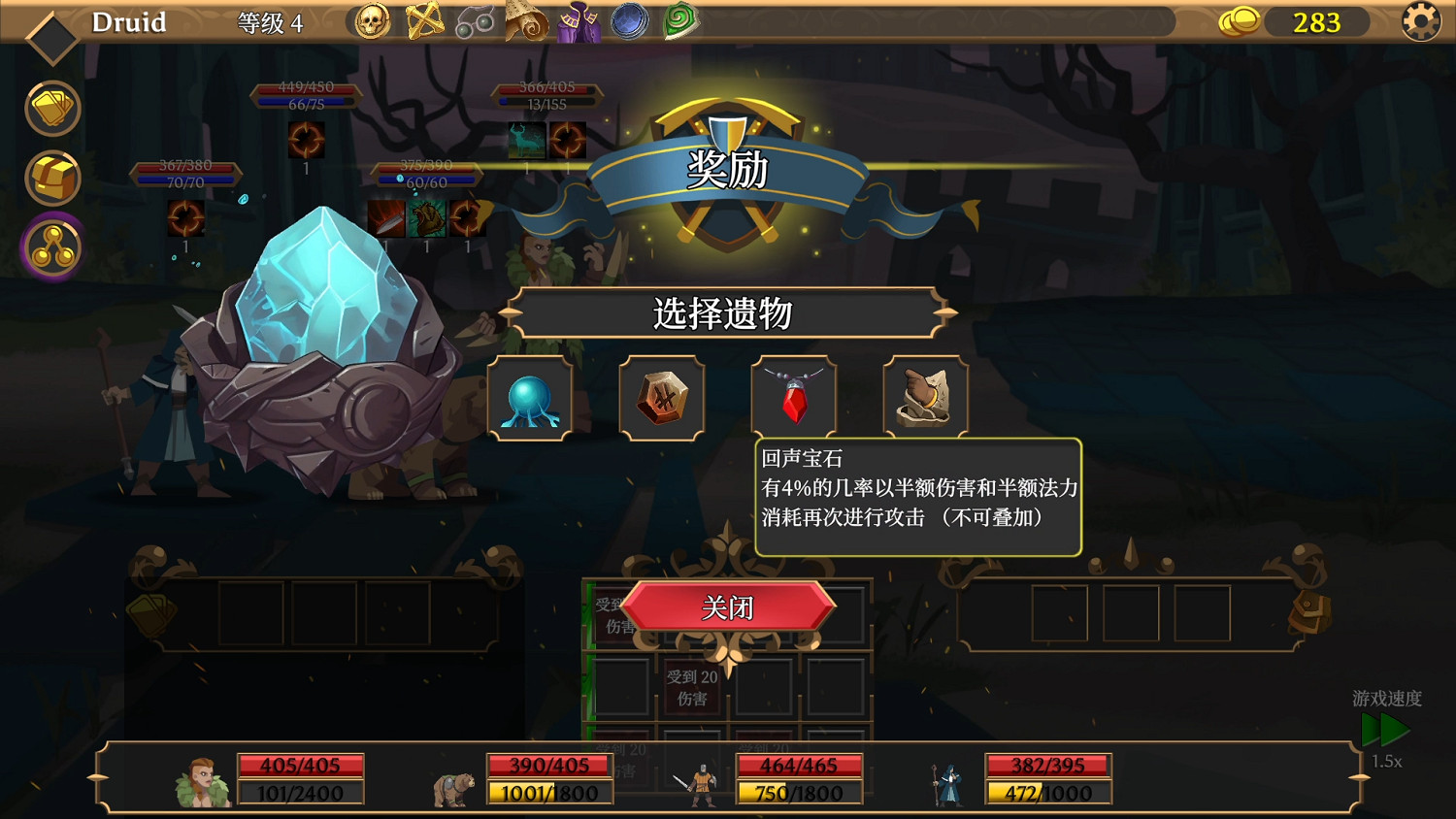Select the glowing skill tree icon in sidebar
The image size is (1456, 819).
[52, 247]
